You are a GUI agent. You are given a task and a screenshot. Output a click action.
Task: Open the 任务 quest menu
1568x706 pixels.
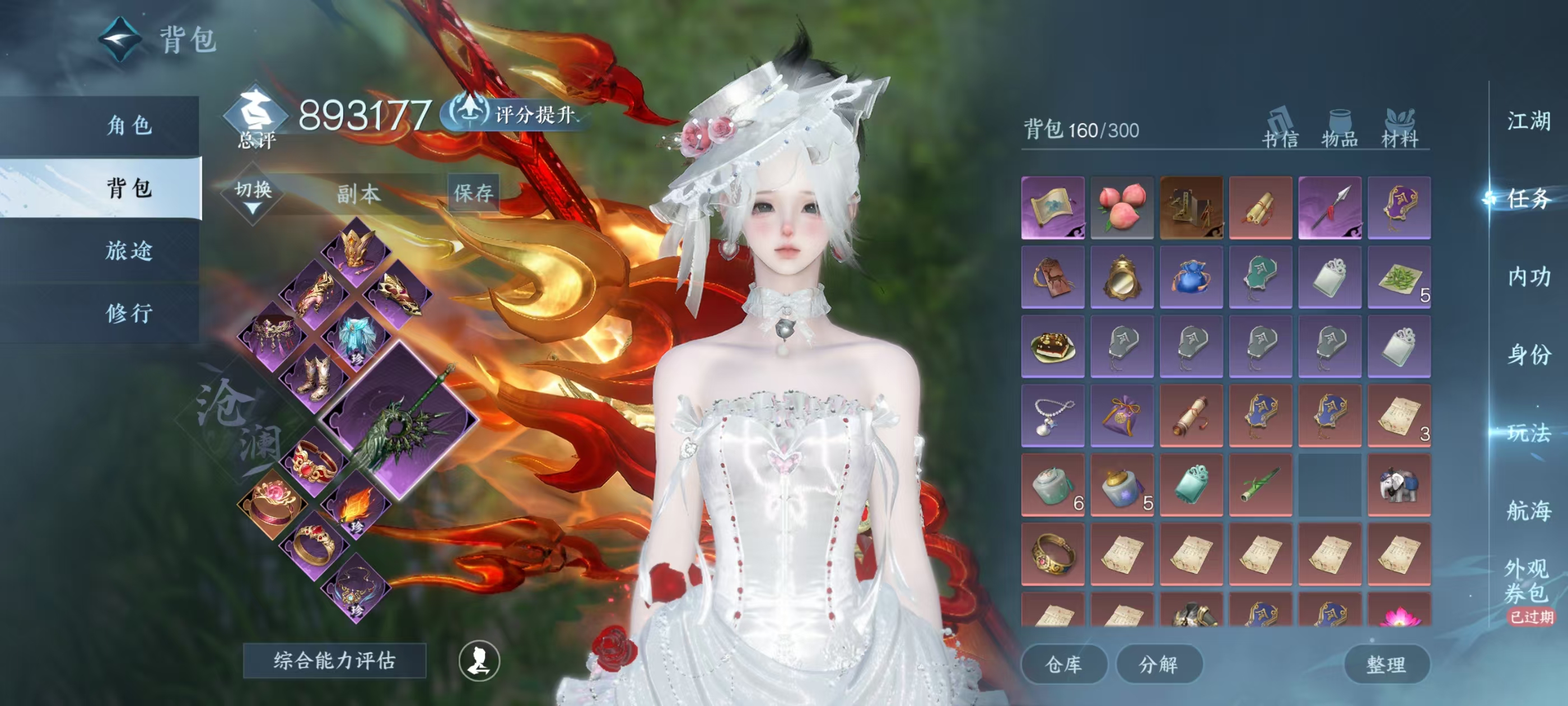(1528, 198)
